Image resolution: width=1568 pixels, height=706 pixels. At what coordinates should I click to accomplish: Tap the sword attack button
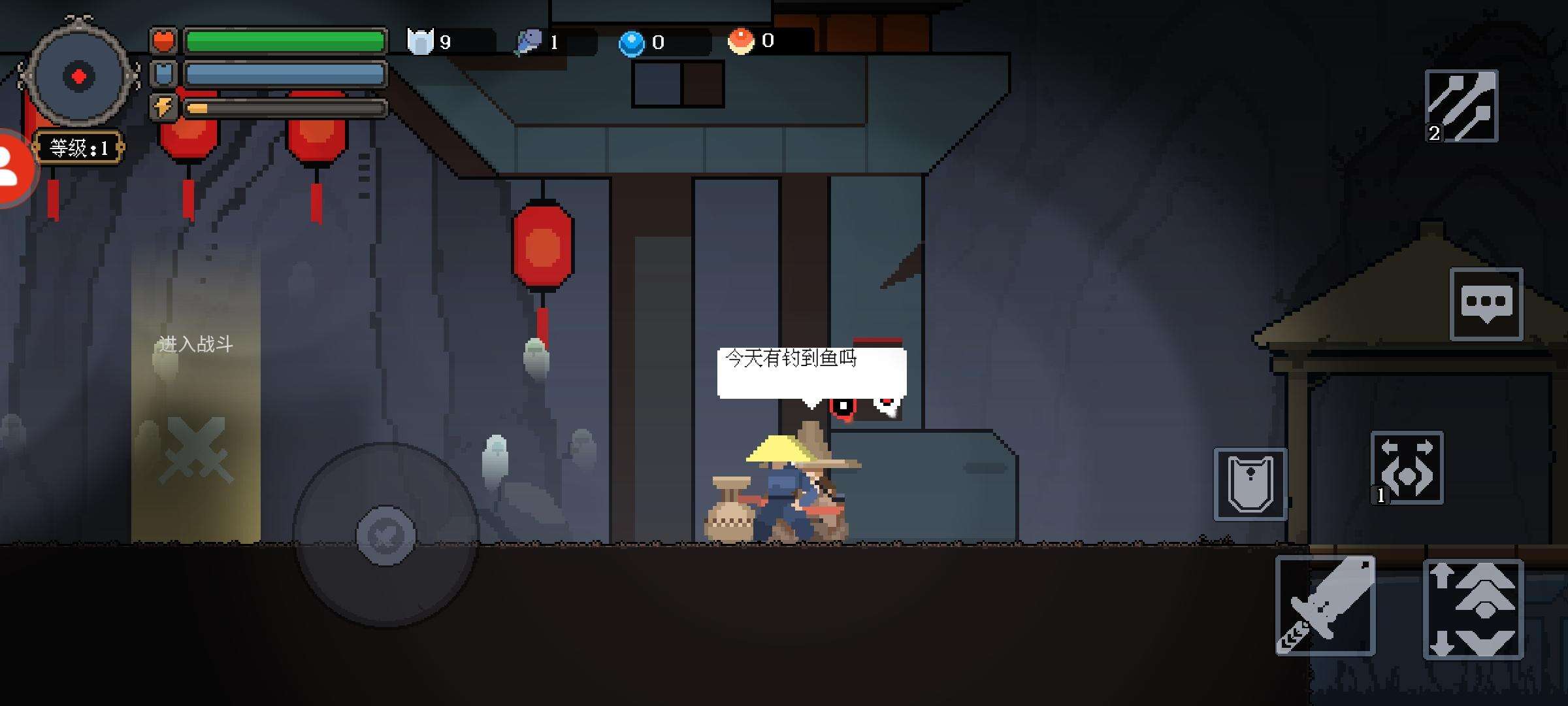(x=1325, y=605)
